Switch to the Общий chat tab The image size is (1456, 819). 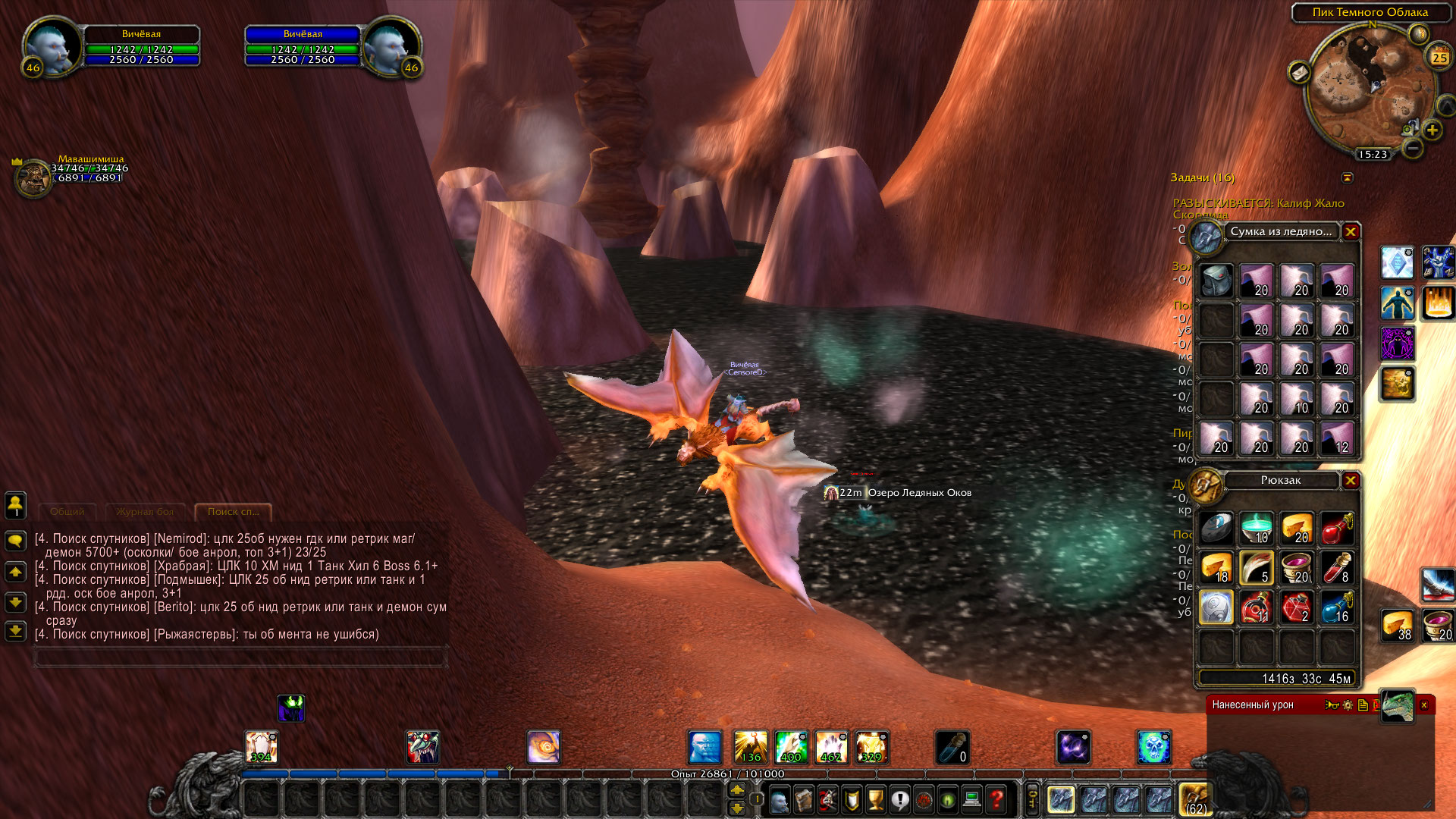(x=67, y=512)
